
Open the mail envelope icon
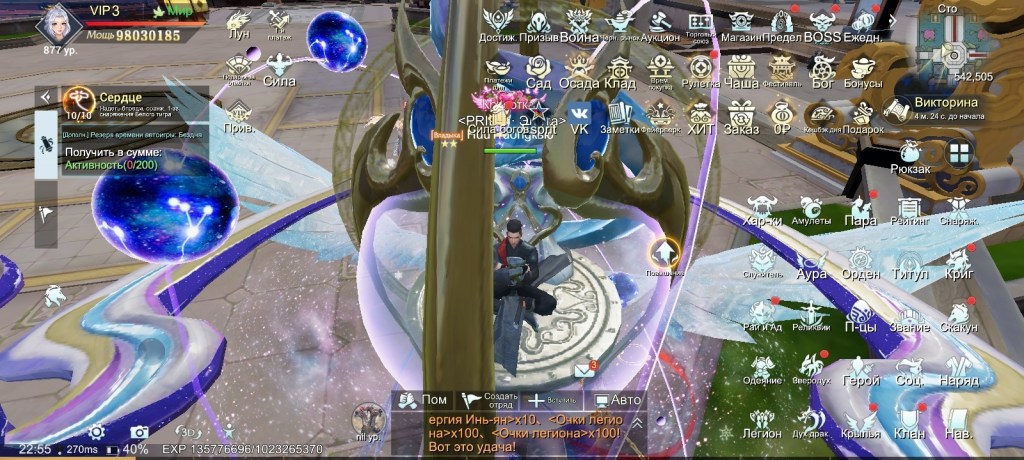coord(584,371)
